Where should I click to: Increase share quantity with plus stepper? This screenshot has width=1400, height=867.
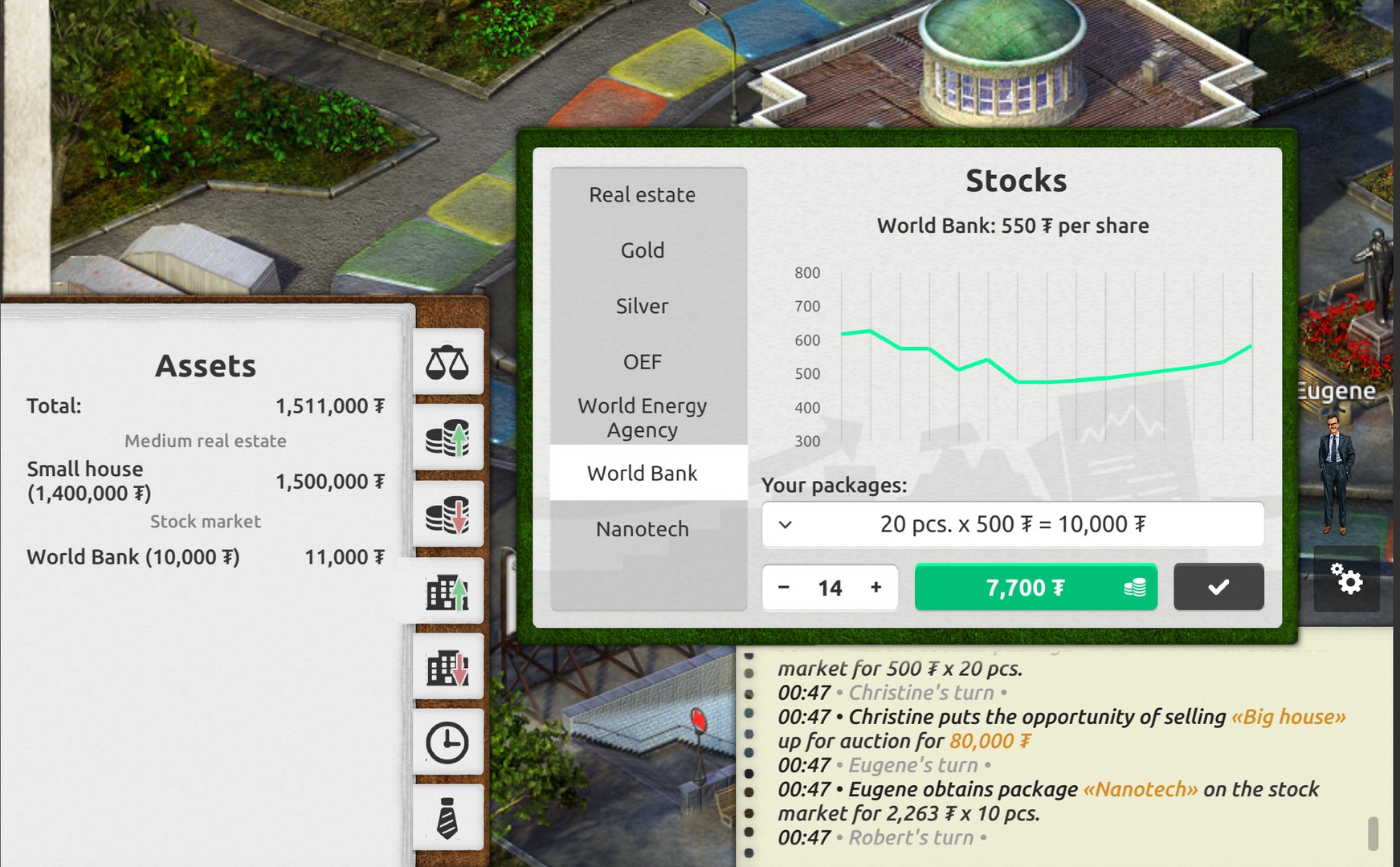[x=876, y=587]
